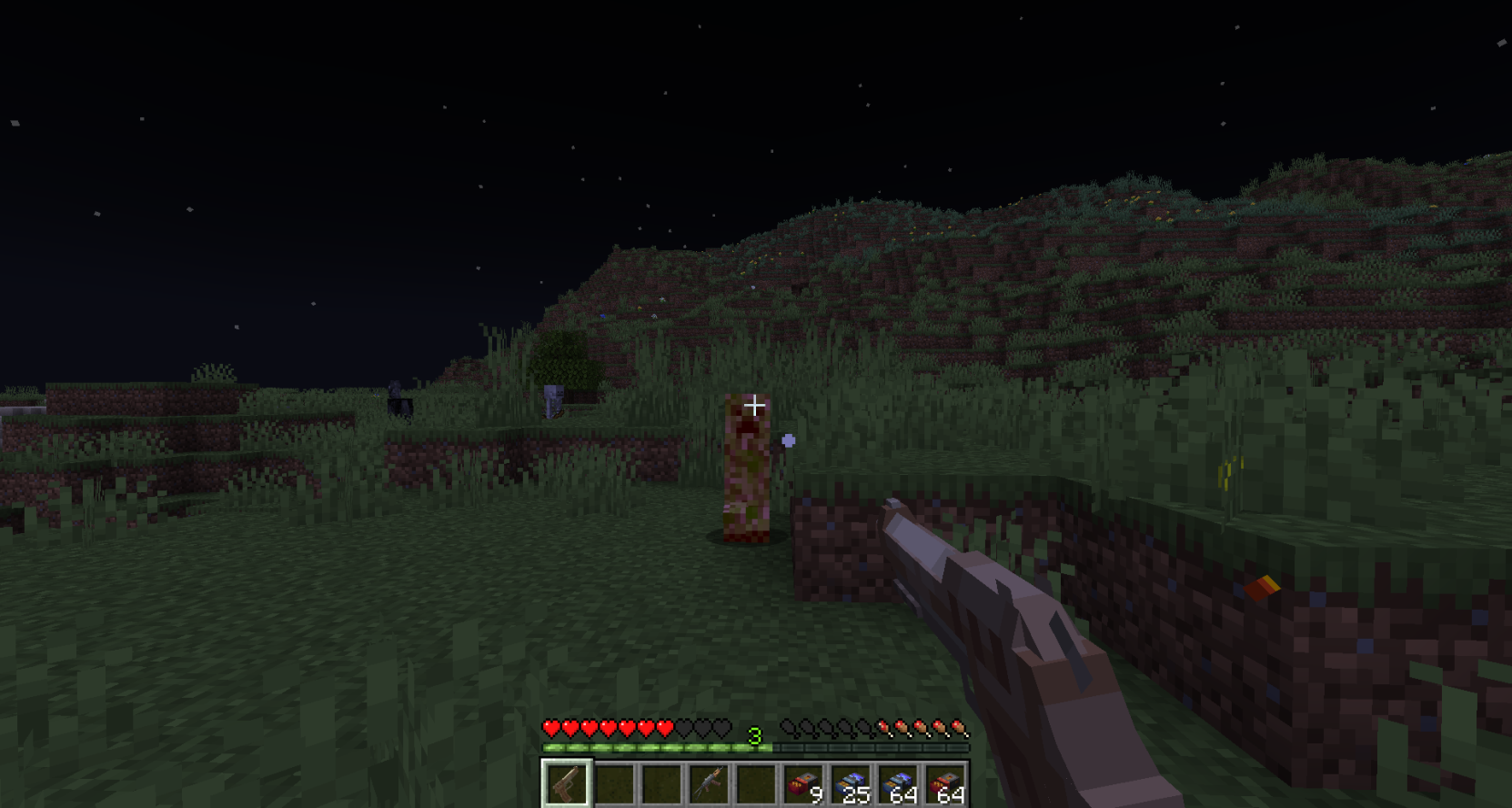Click the mob silhouette far left near the hill
1512x808 pixels.
pyautogui.click(x=397, y=398)
